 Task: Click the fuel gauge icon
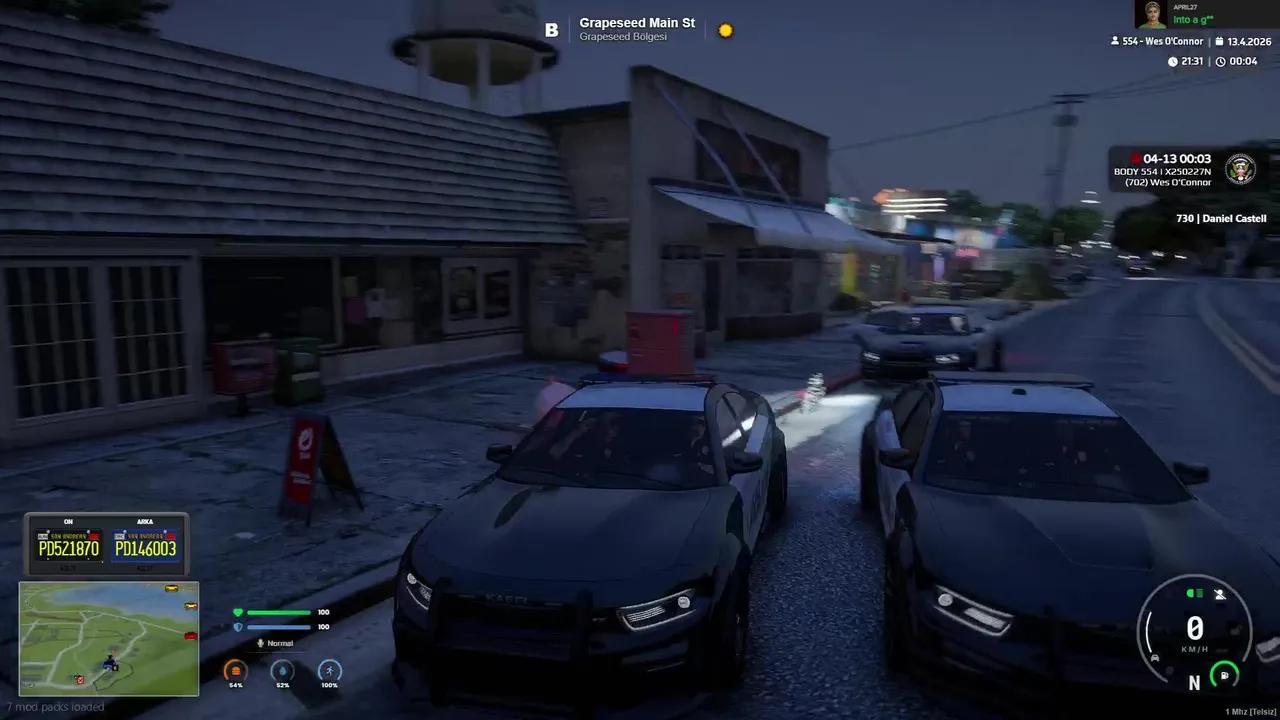(1224, 675)
